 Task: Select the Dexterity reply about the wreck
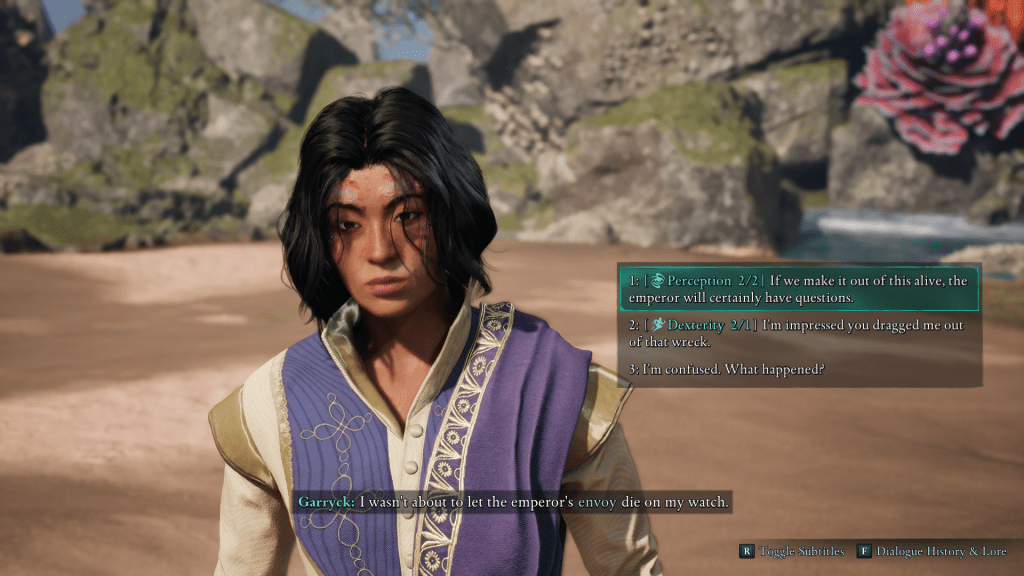click(x=798, y=333)
